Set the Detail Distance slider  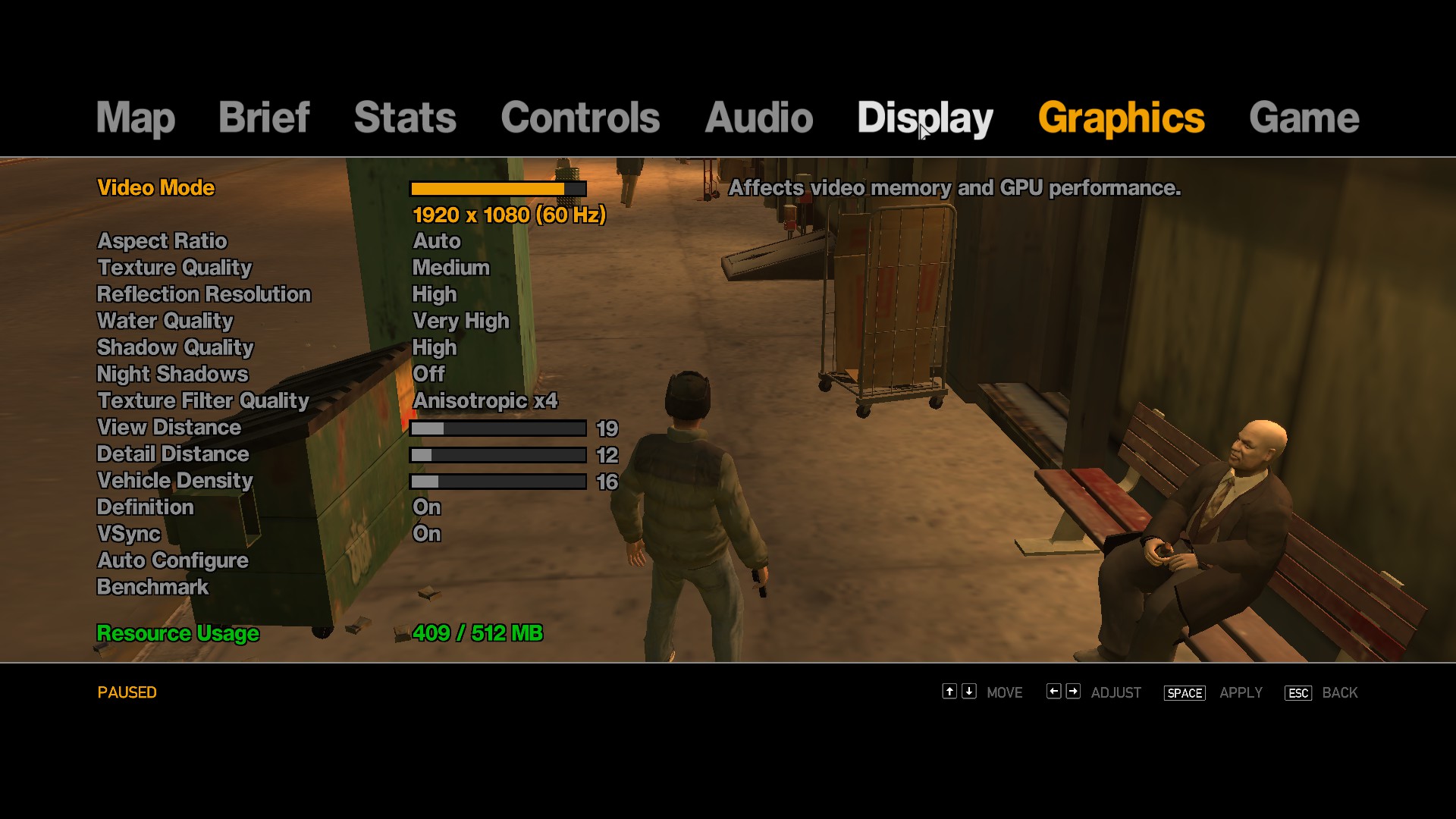497,455
